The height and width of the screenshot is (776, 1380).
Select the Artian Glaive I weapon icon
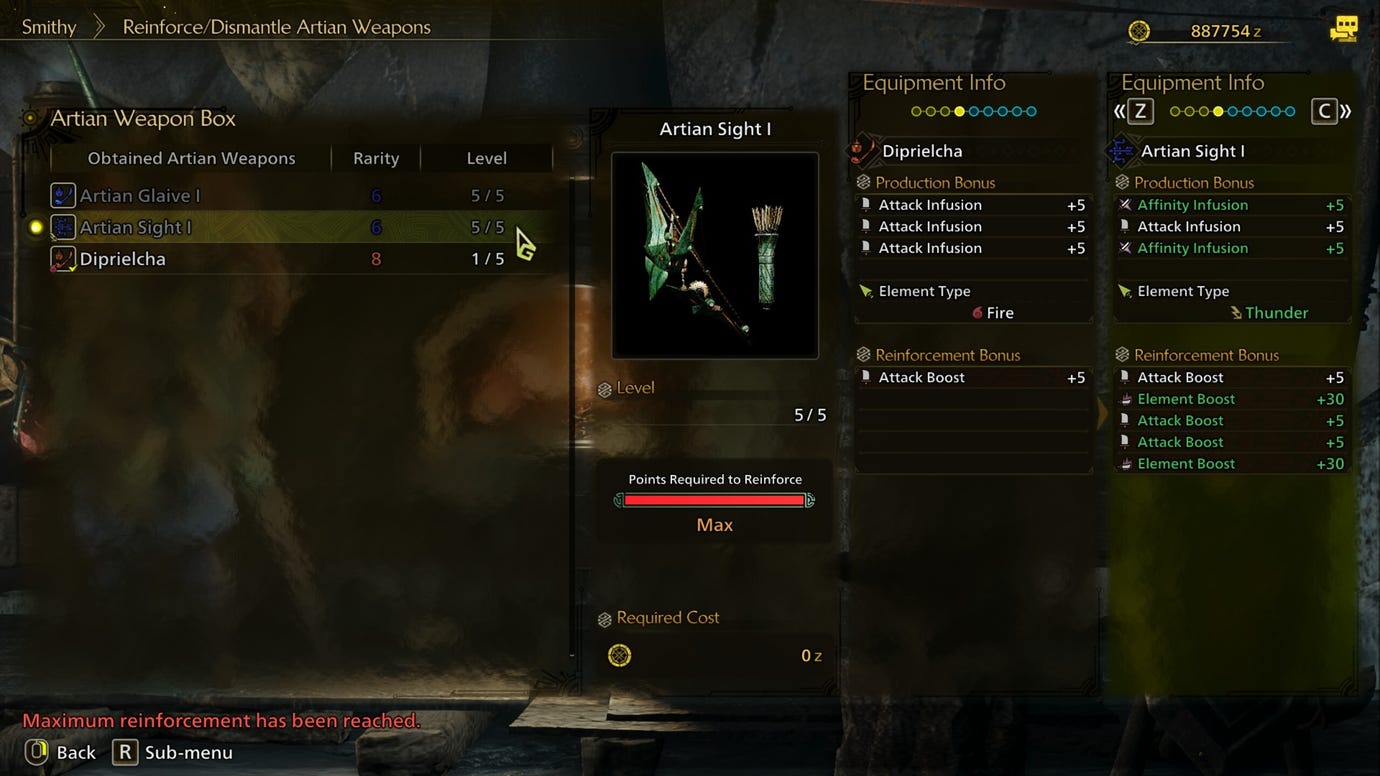point(62,195)
